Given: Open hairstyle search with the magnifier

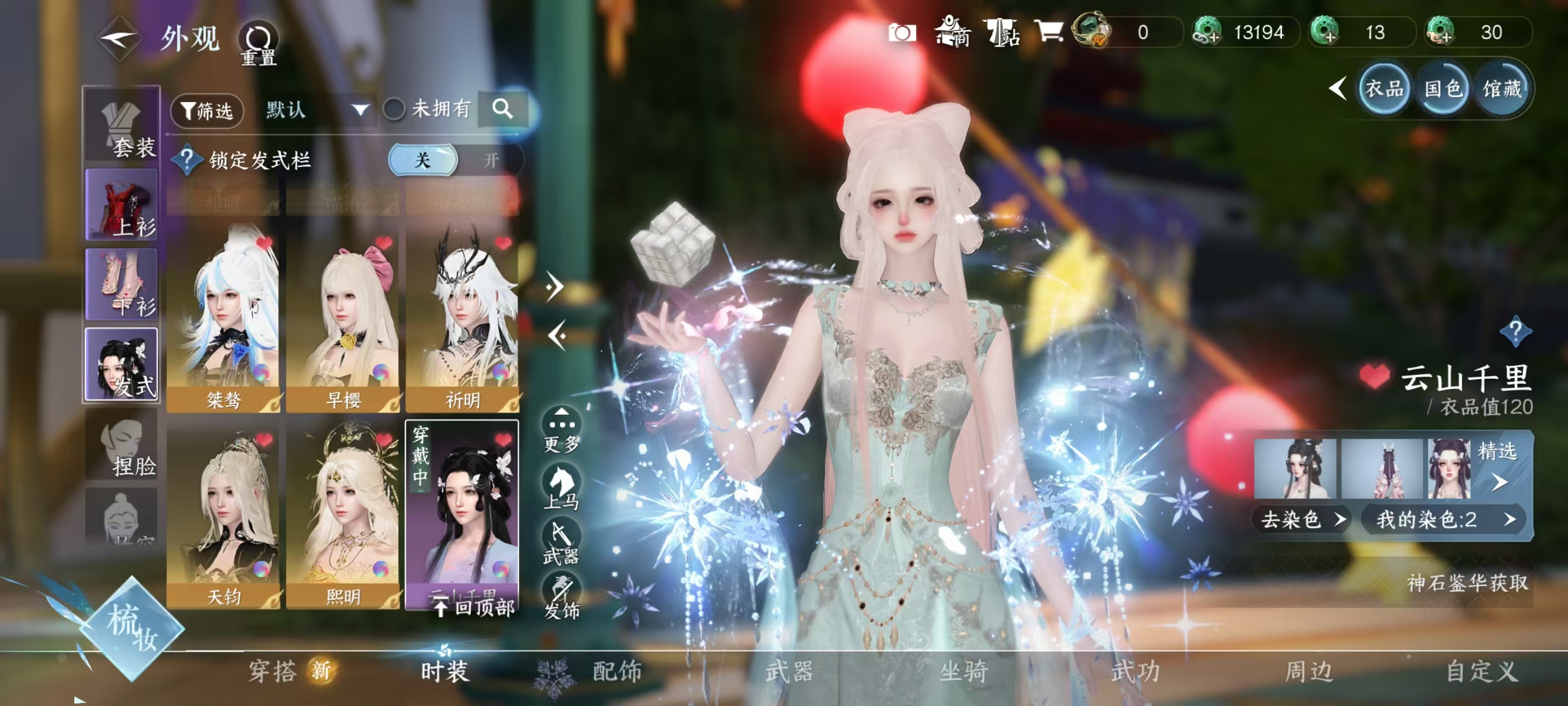Looking at the screenshot, I should (502, 109).
